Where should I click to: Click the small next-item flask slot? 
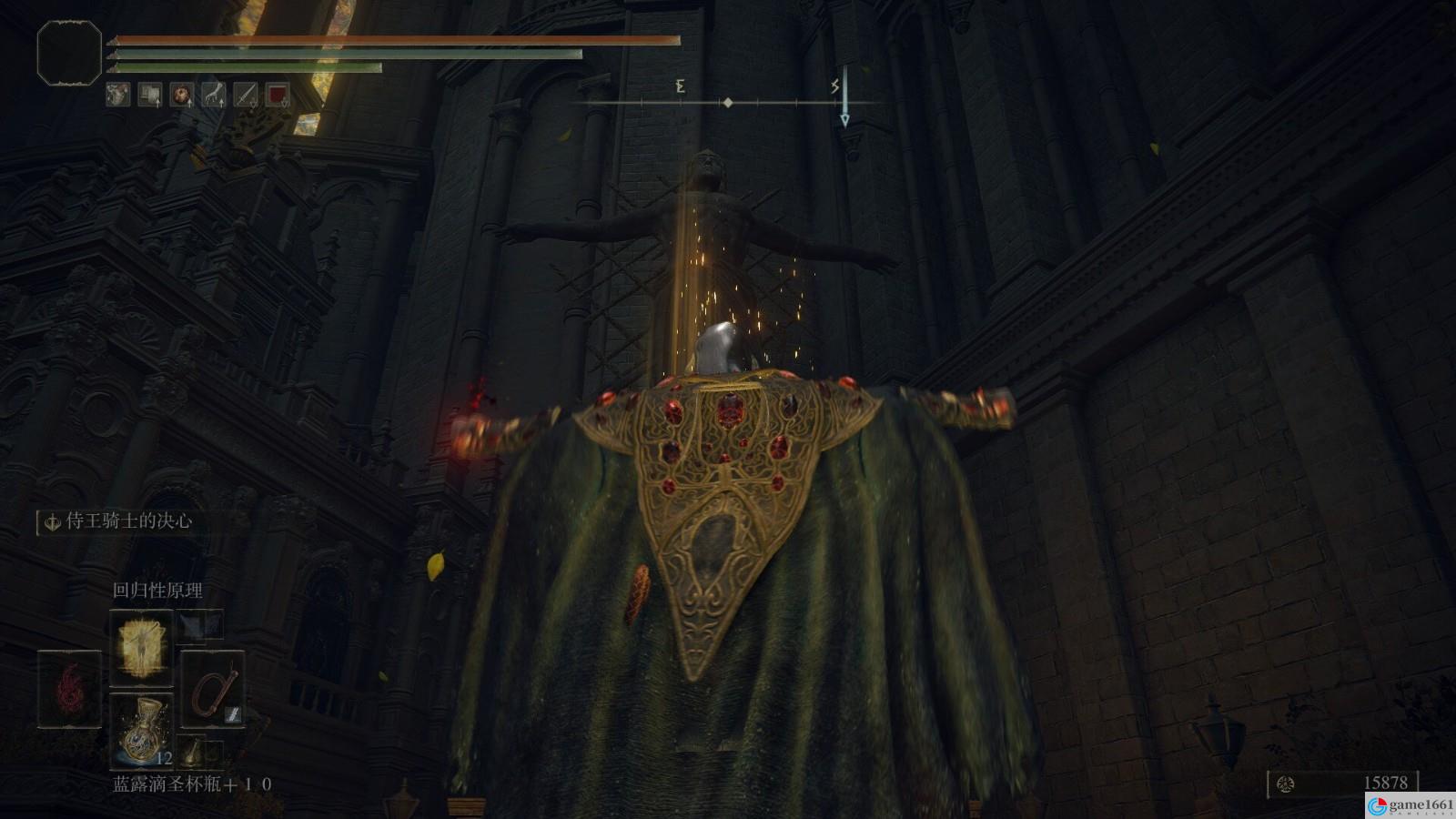click(x=193, y=752)
